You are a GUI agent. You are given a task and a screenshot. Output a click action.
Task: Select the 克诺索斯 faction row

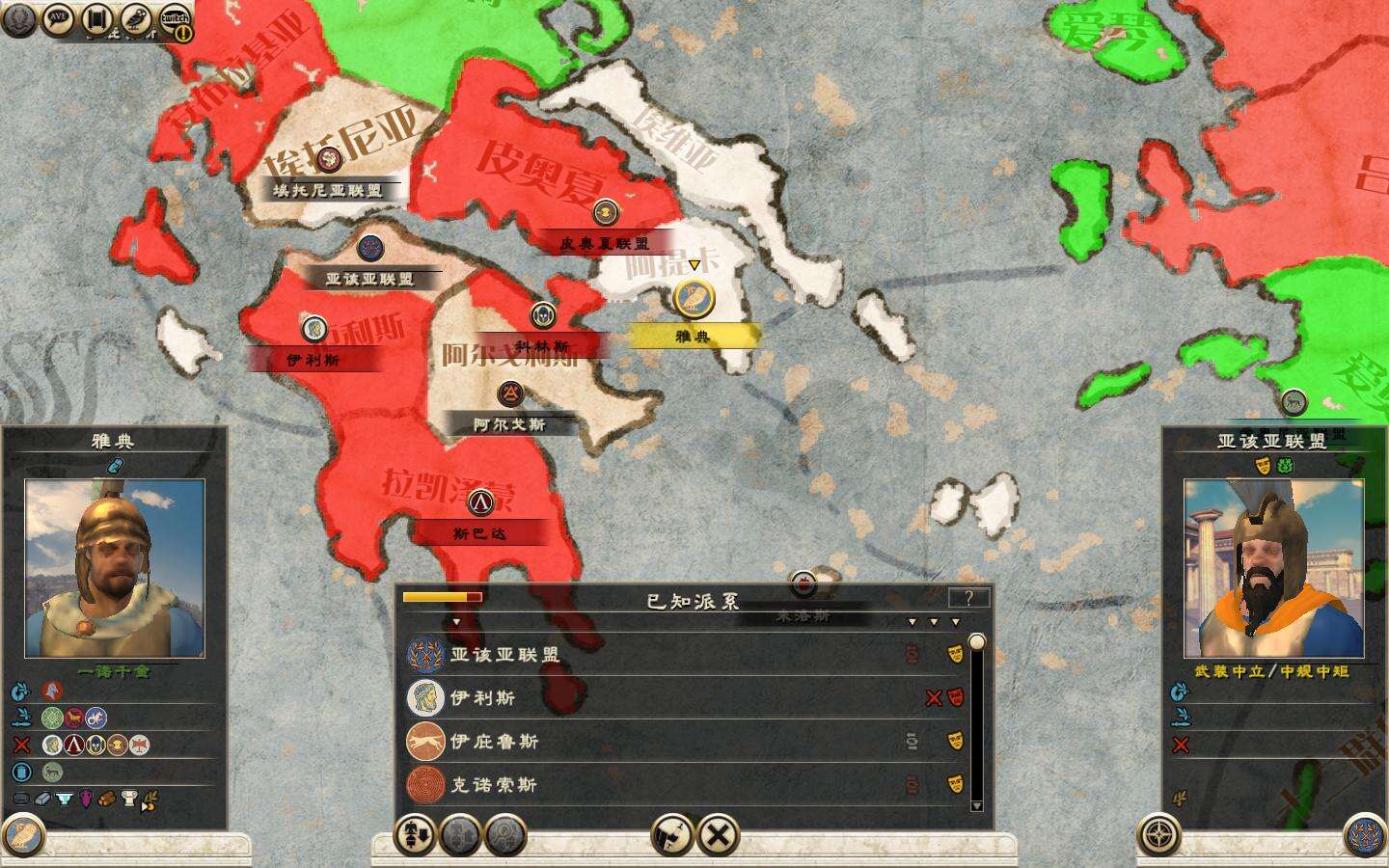coord(494,785)
